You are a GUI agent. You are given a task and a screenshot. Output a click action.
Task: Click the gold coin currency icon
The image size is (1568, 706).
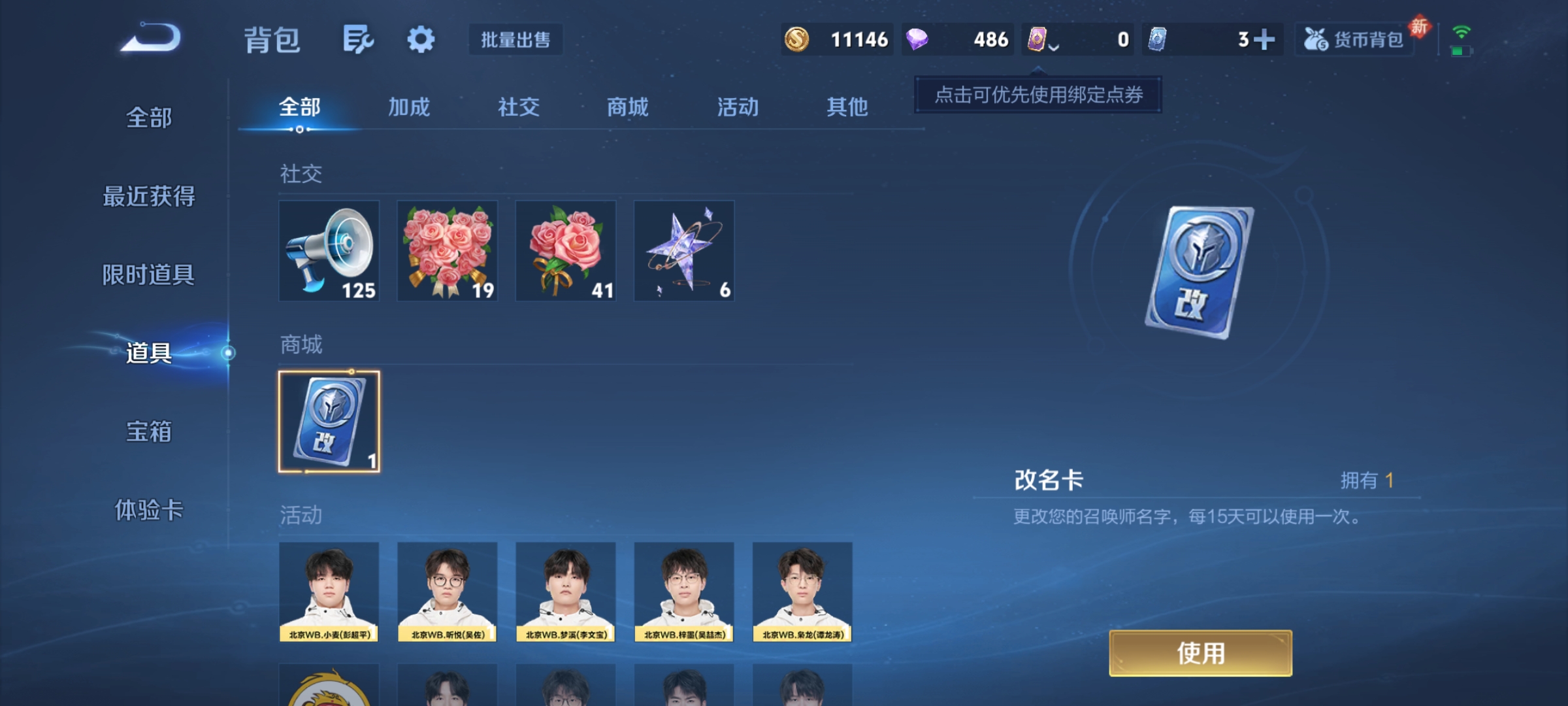coord(798,39)
